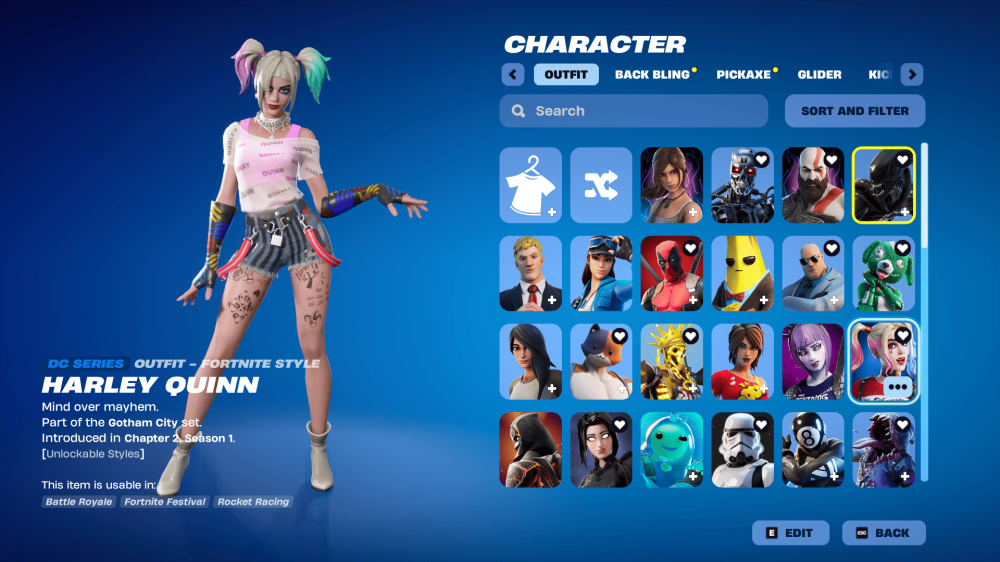This screenshot has height=562, width=1000.
Task: Select the Kratos outfit
Action: pos(812,185)
